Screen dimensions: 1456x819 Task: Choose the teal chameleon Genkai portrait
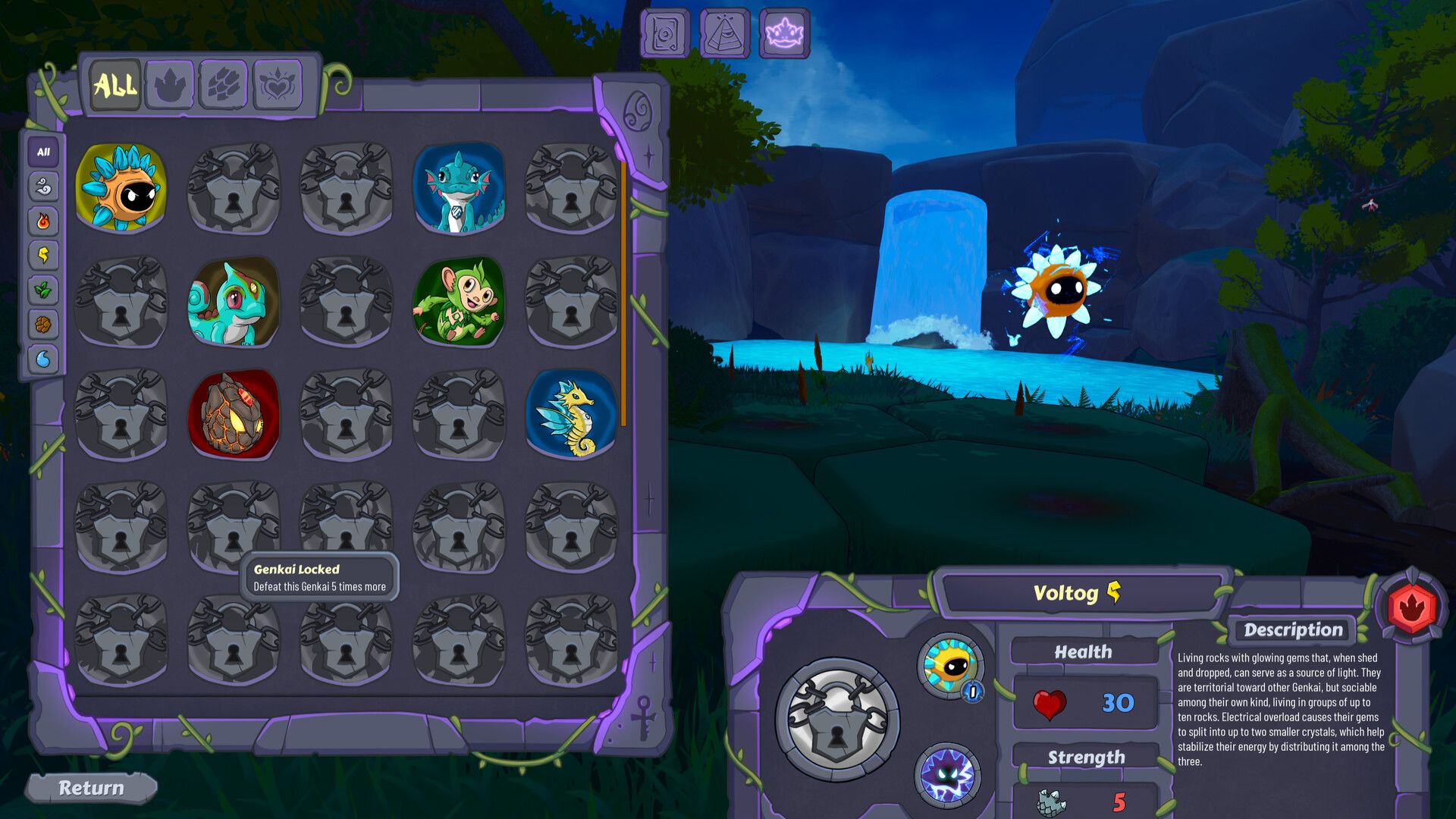click(234, 301)
